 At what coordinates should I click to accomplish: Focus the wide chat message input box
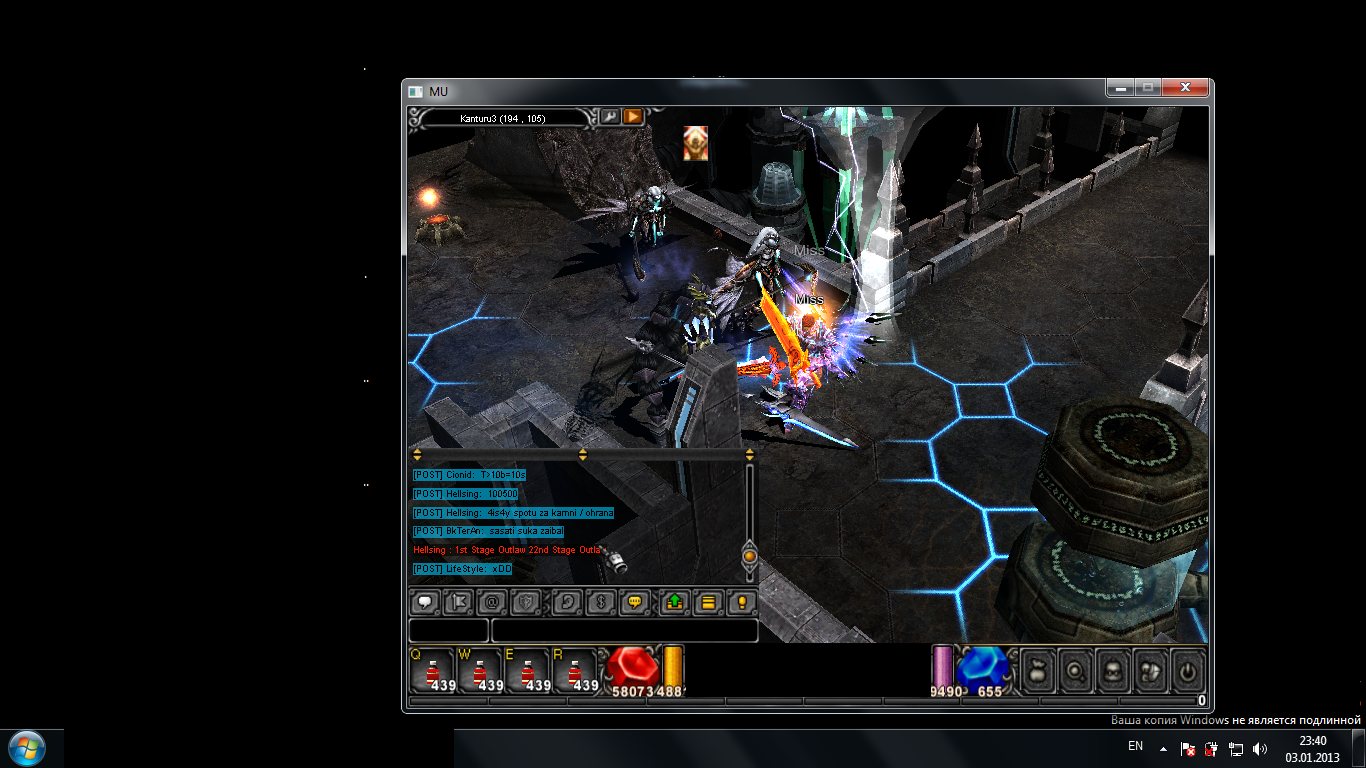(x=624, y=630)
